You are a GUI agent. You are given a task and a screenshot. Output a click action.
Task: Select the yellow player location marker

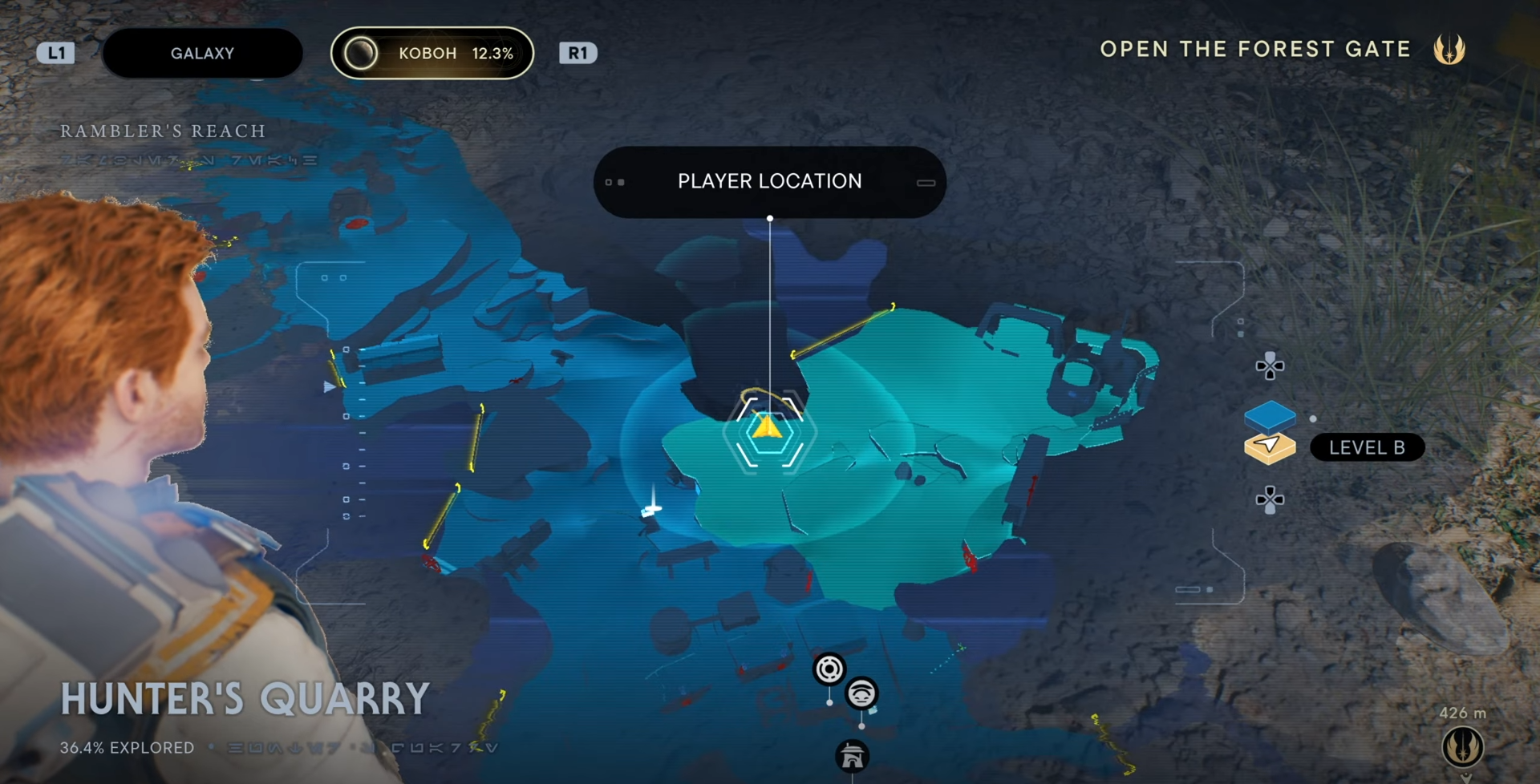768,428
